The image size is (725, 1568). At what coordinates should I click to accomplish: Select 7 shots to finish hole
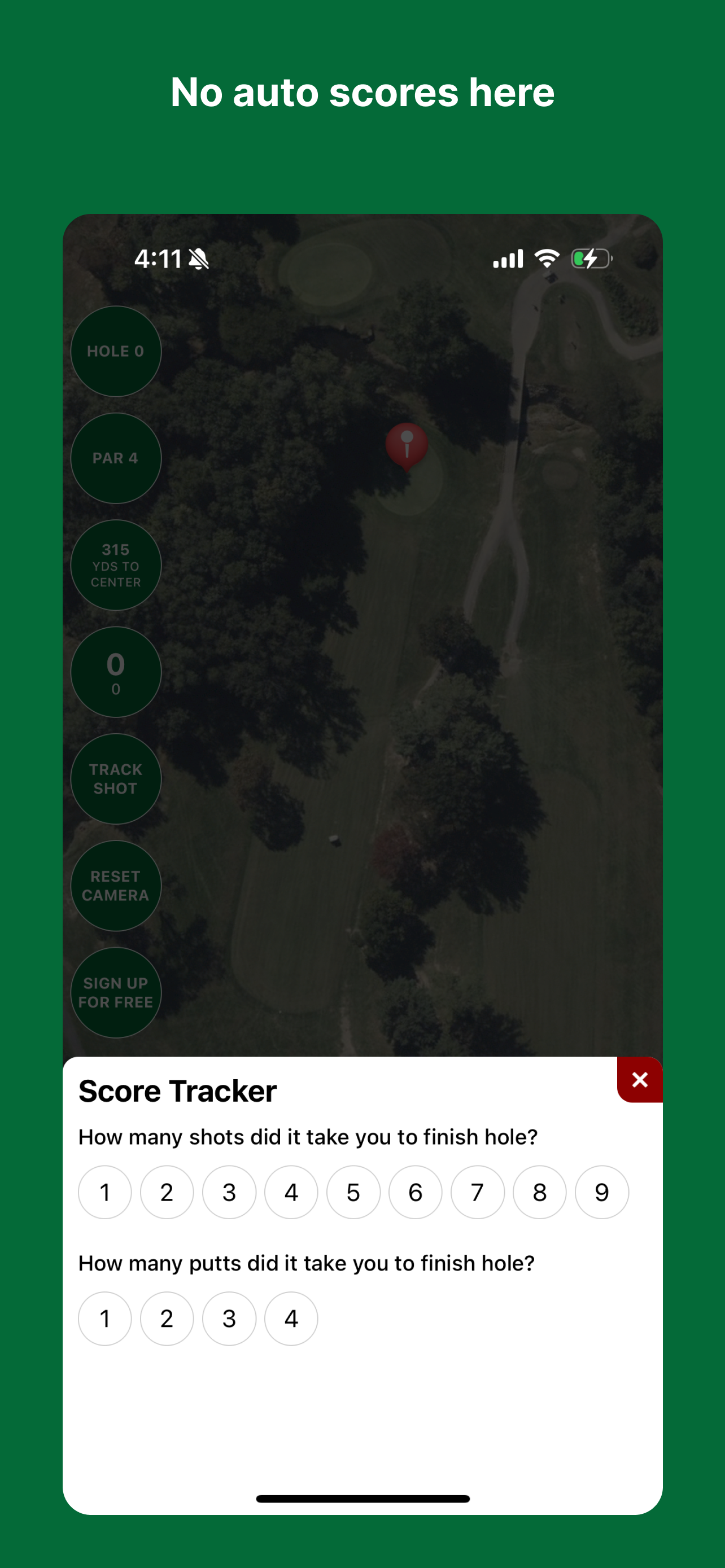477,1192
